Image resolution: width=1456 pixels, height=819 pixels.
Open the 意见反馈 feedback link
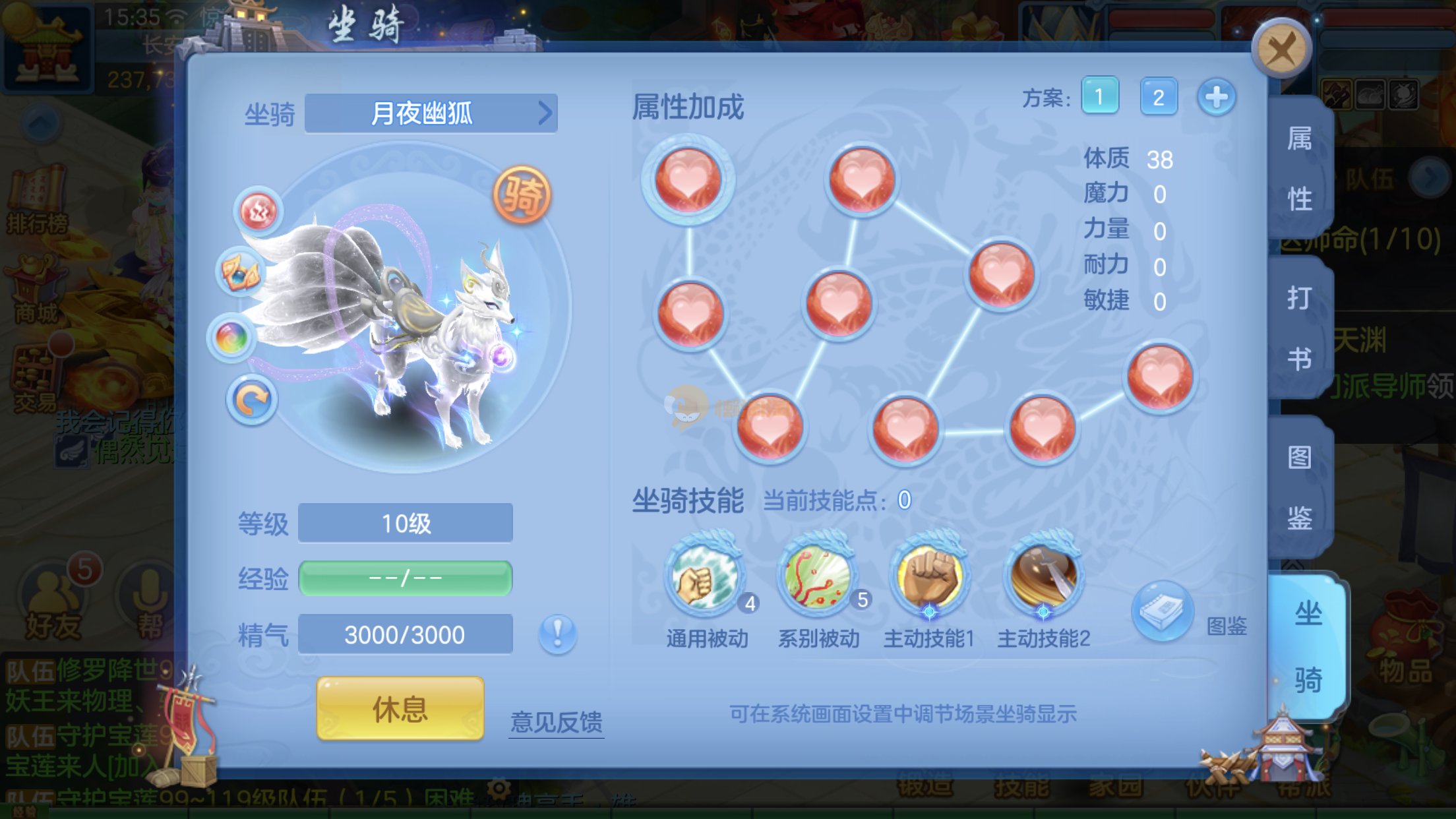(556, 722)
